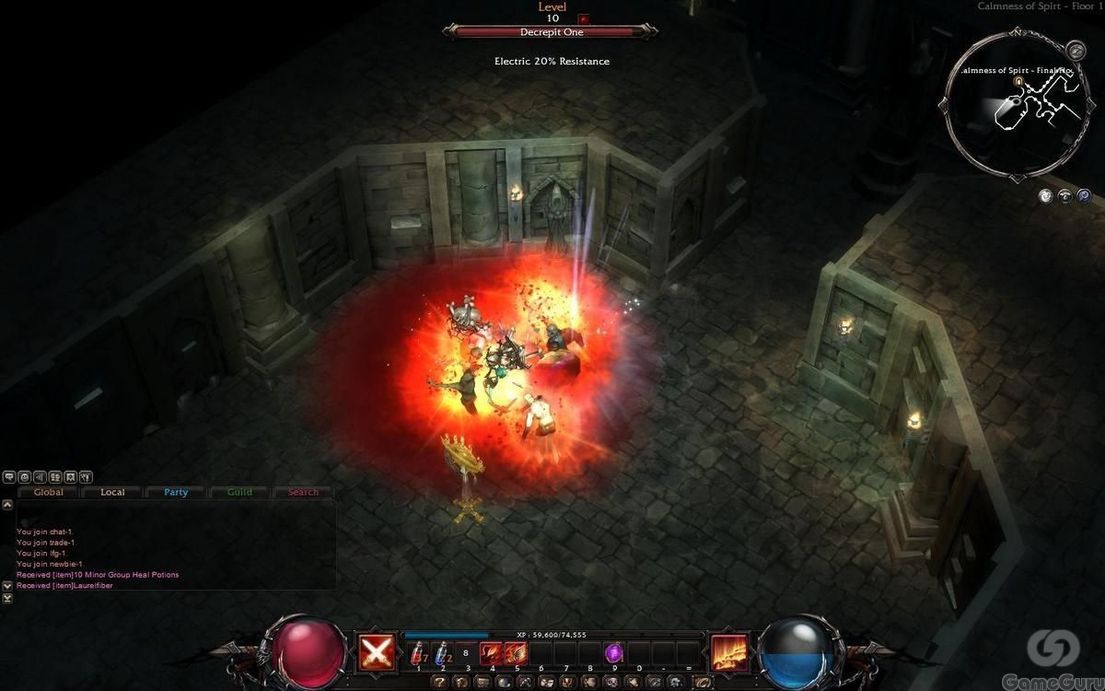
Task: Click the speech bubble chat icon
Action: pyautogui.click(x=9, y=477)
